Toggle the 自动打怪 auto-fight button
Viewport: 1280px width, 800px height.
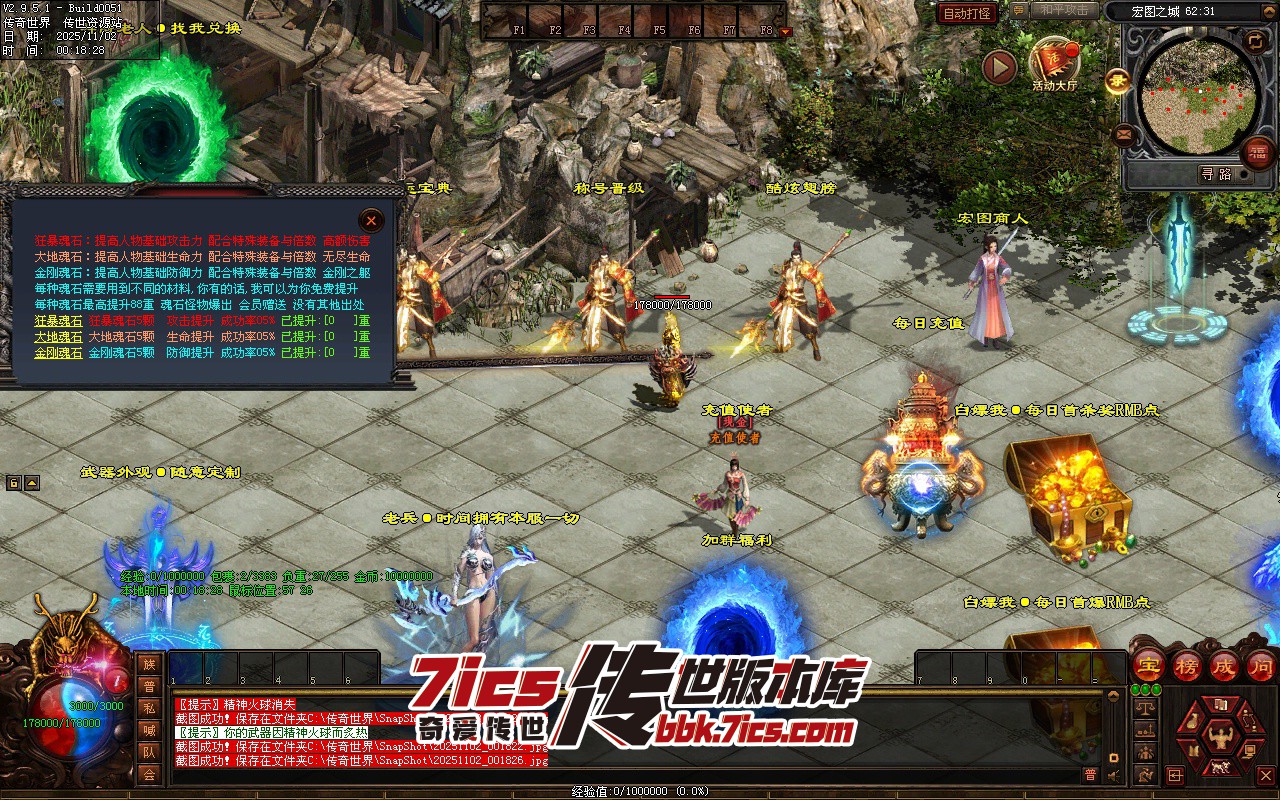point(967,13)
